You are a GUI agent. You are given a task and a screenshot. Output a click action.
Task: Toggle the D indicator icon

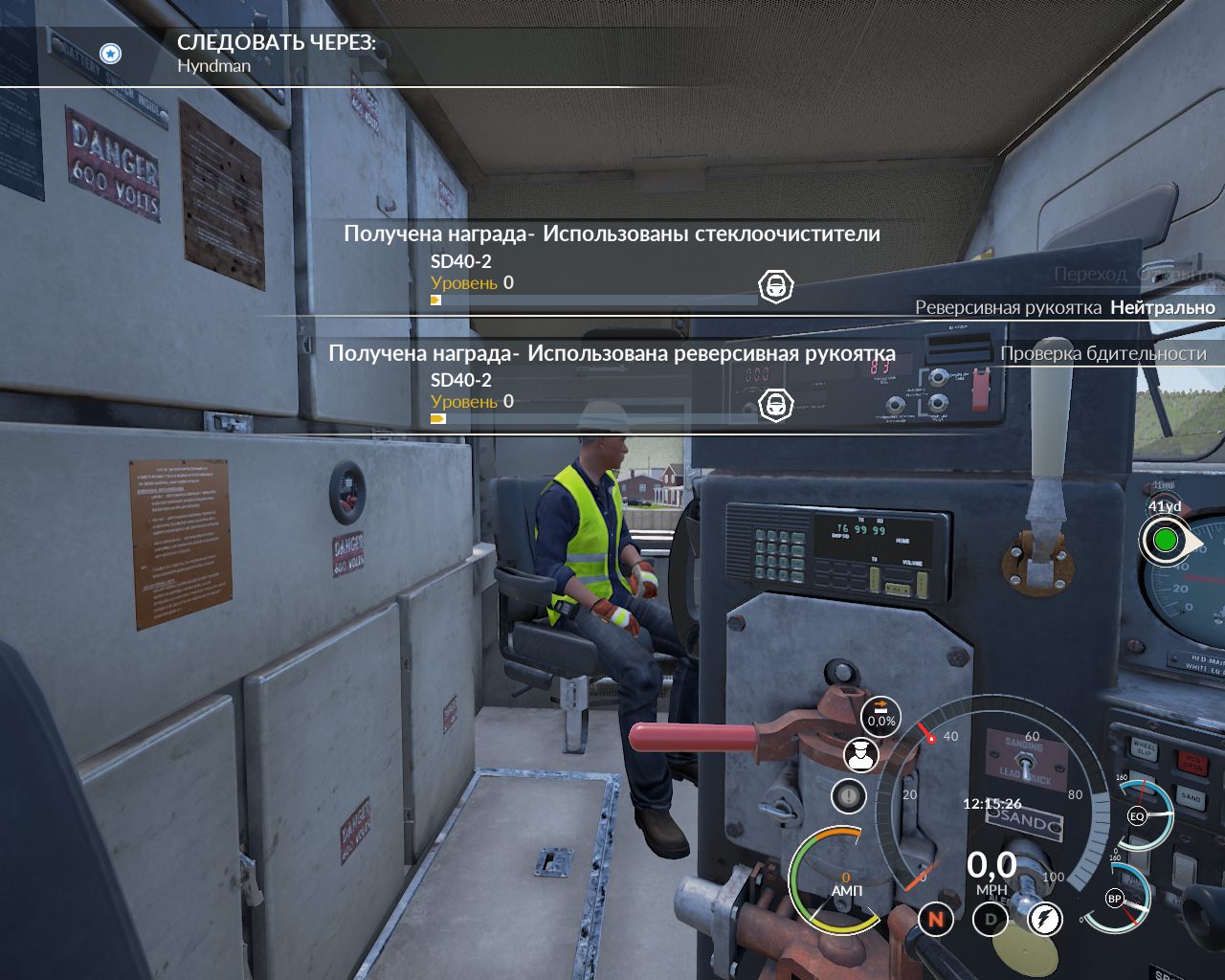click(991, 920)
